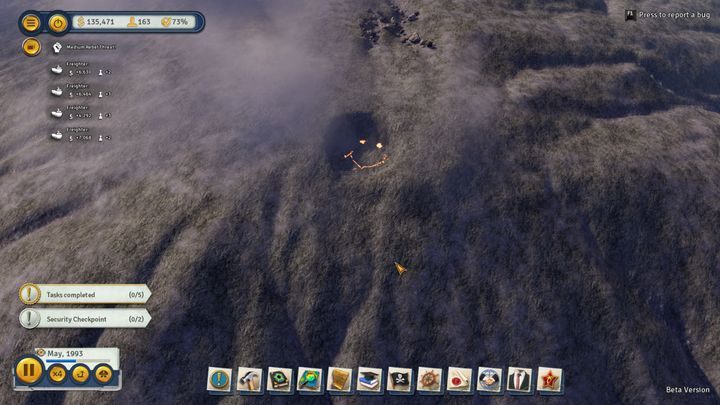Open the scroll with red seal icon

coord(460,379)
